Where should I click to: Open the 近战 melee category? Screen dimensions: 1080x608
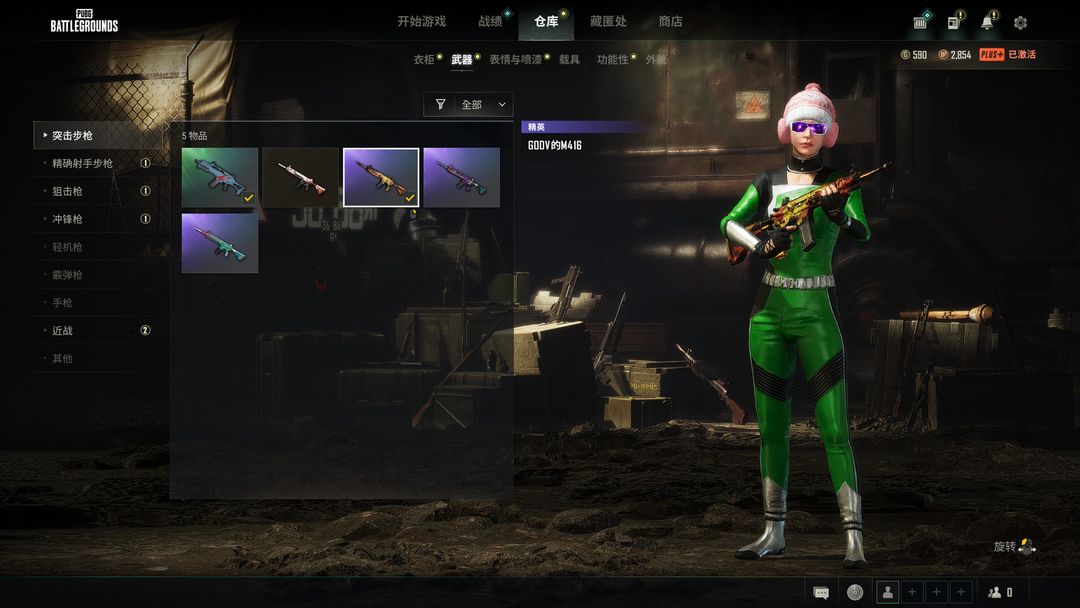pos(62,330)
